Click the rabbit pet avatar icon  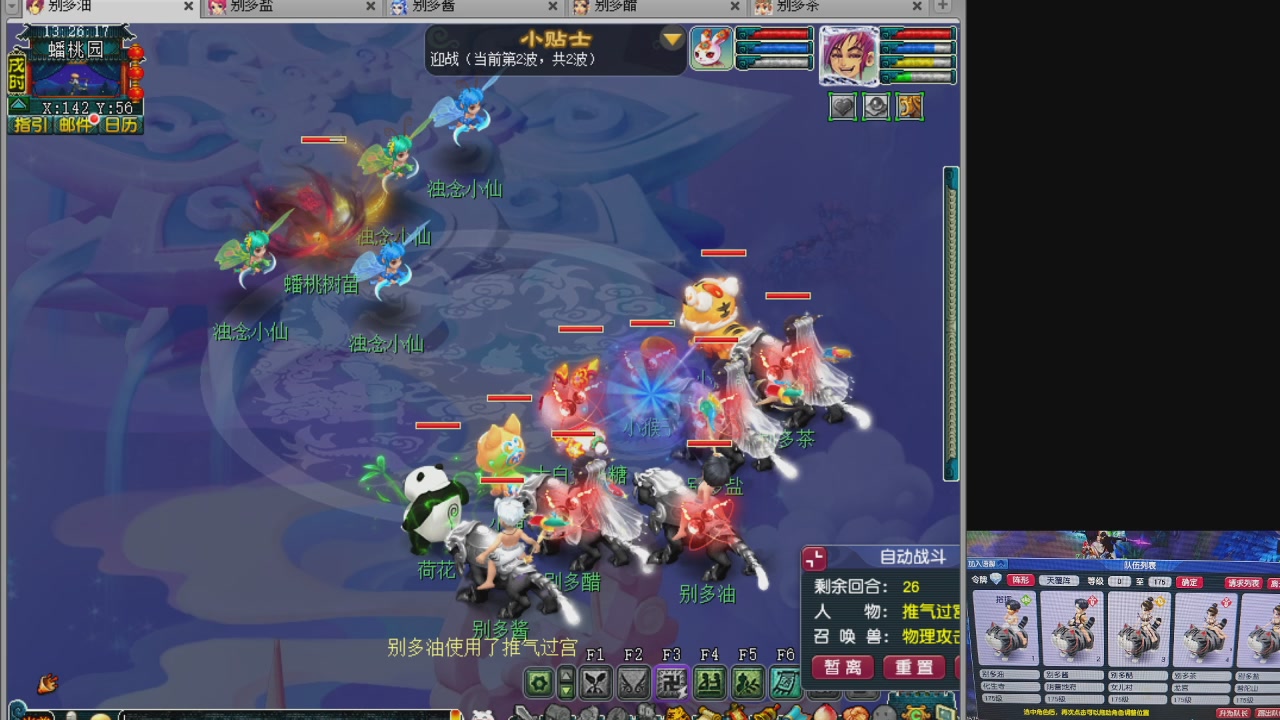712,47
